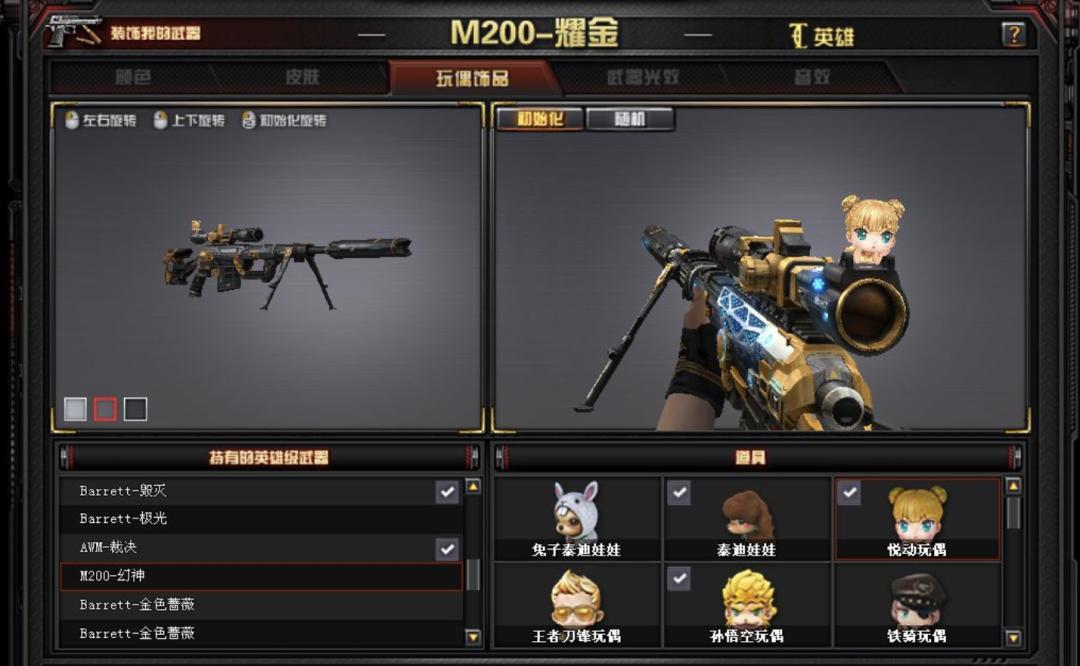Equip the 铁骑玩偶 doll
1080x666 pixels.
pos(916,603)
